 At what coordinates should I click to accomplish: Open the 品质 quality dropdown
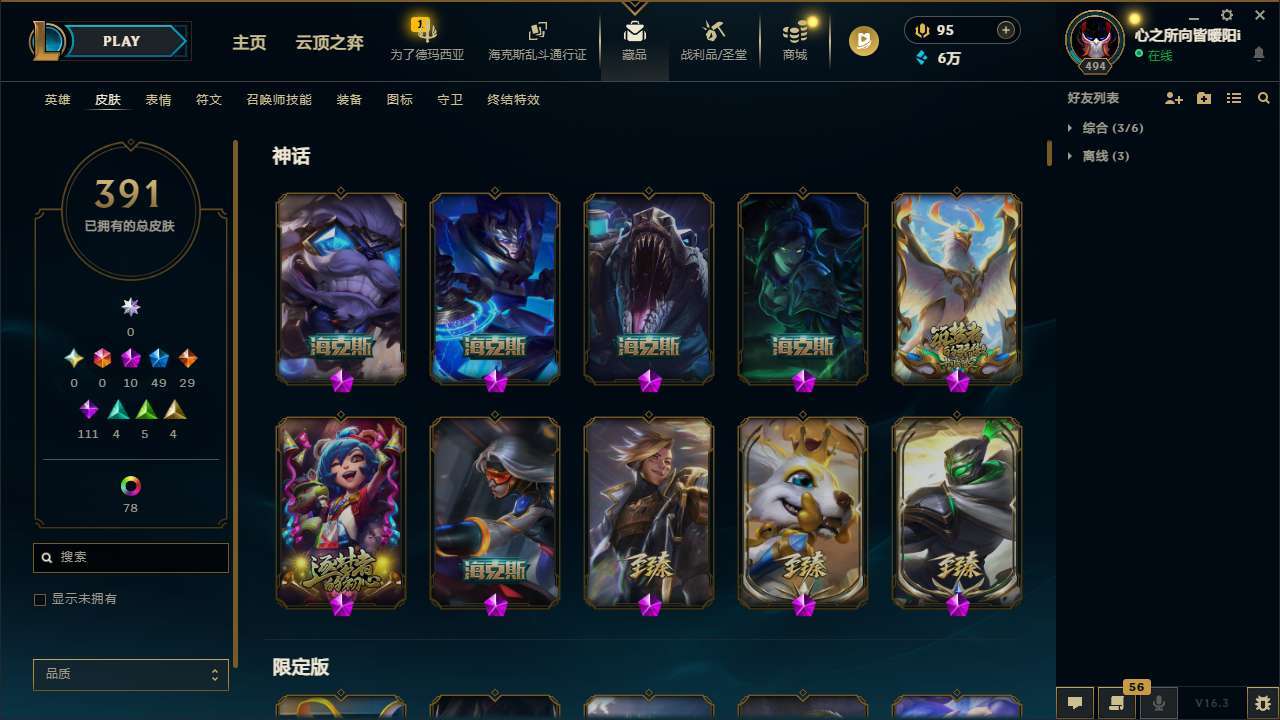tap(130, 674)
